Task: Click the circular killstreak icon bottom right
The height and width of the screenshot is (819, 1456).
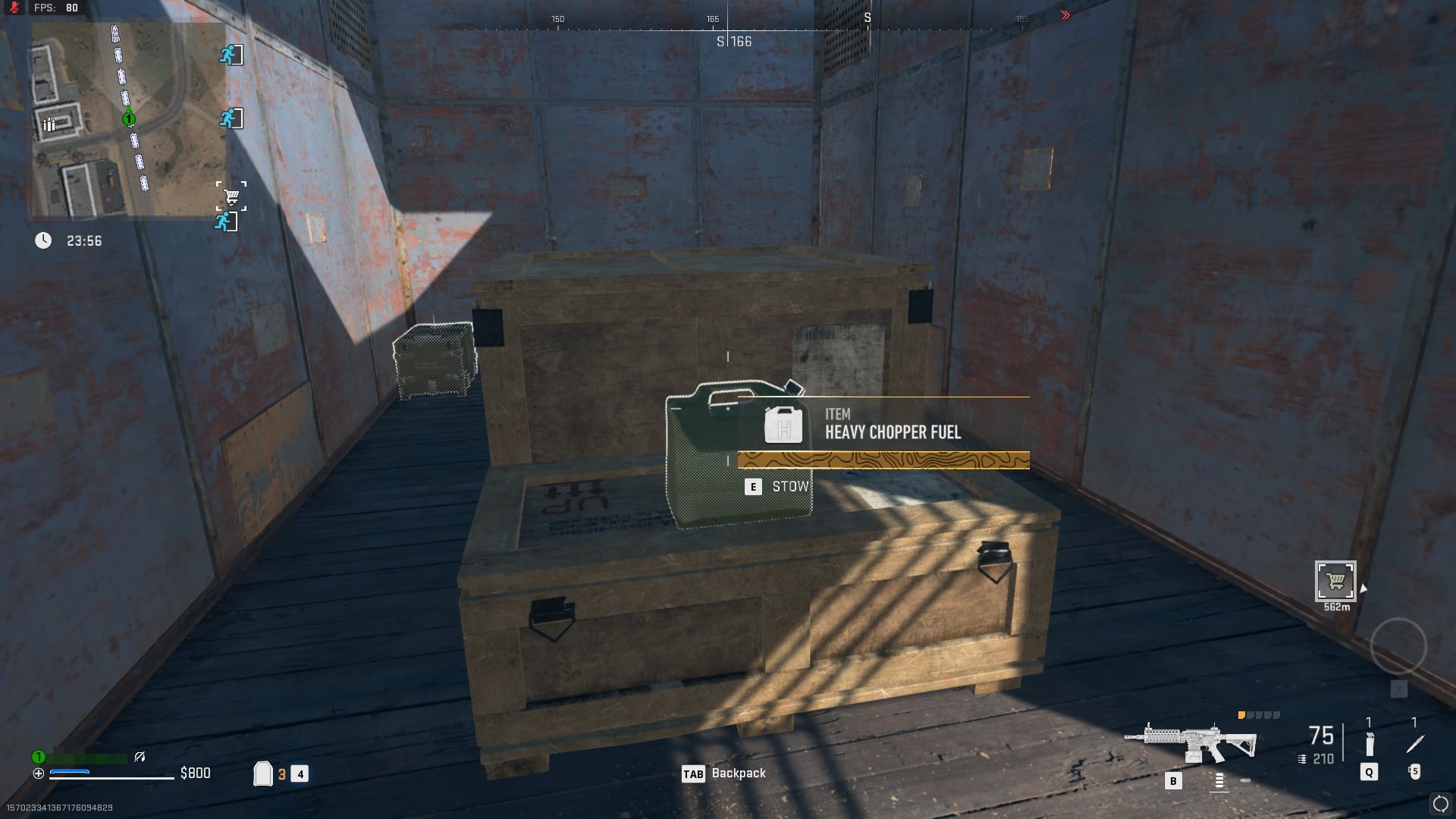Action: coord(1439,805)
